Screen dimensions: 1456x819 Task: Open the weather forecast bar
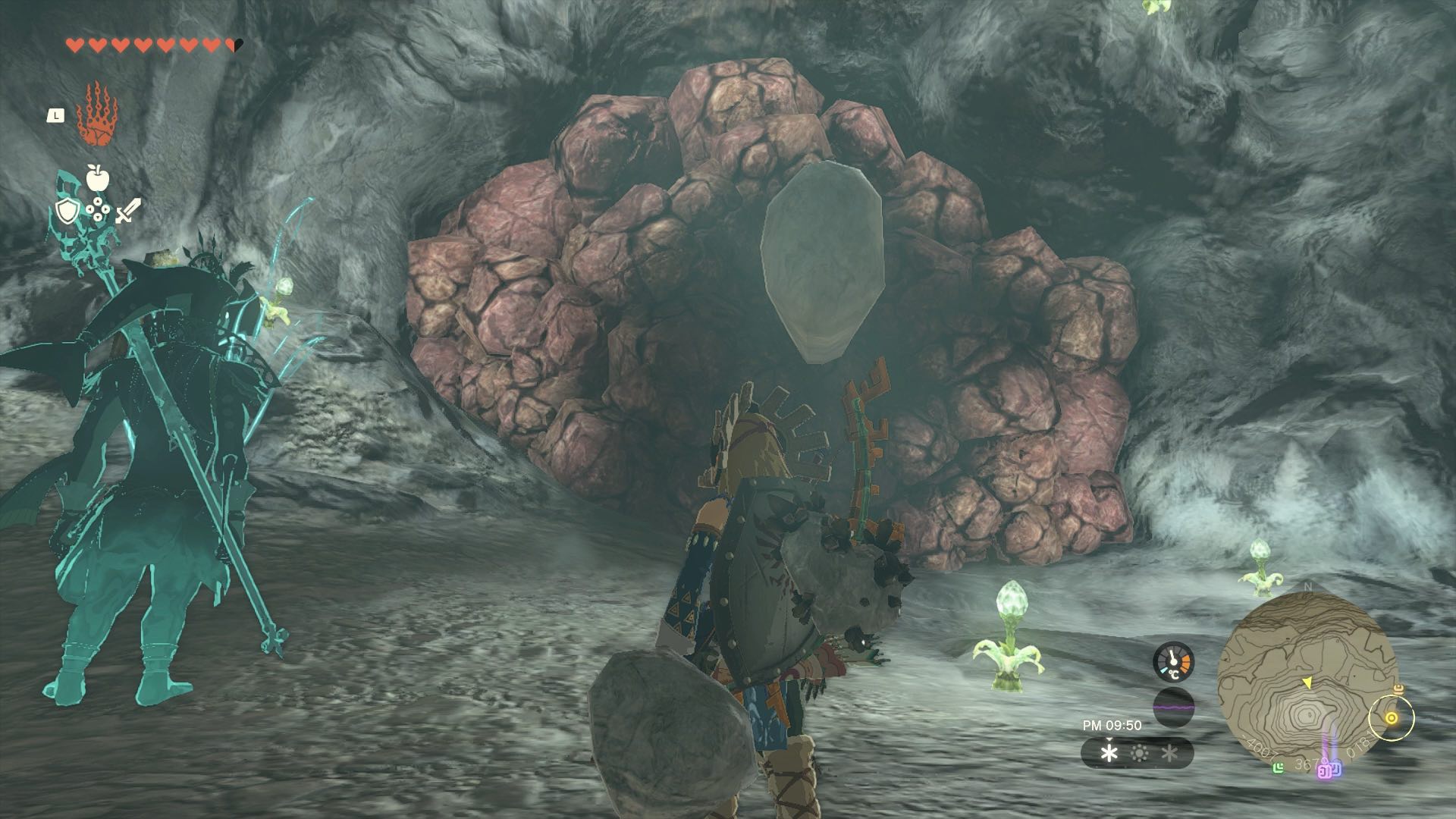[x=1137, y=753]
